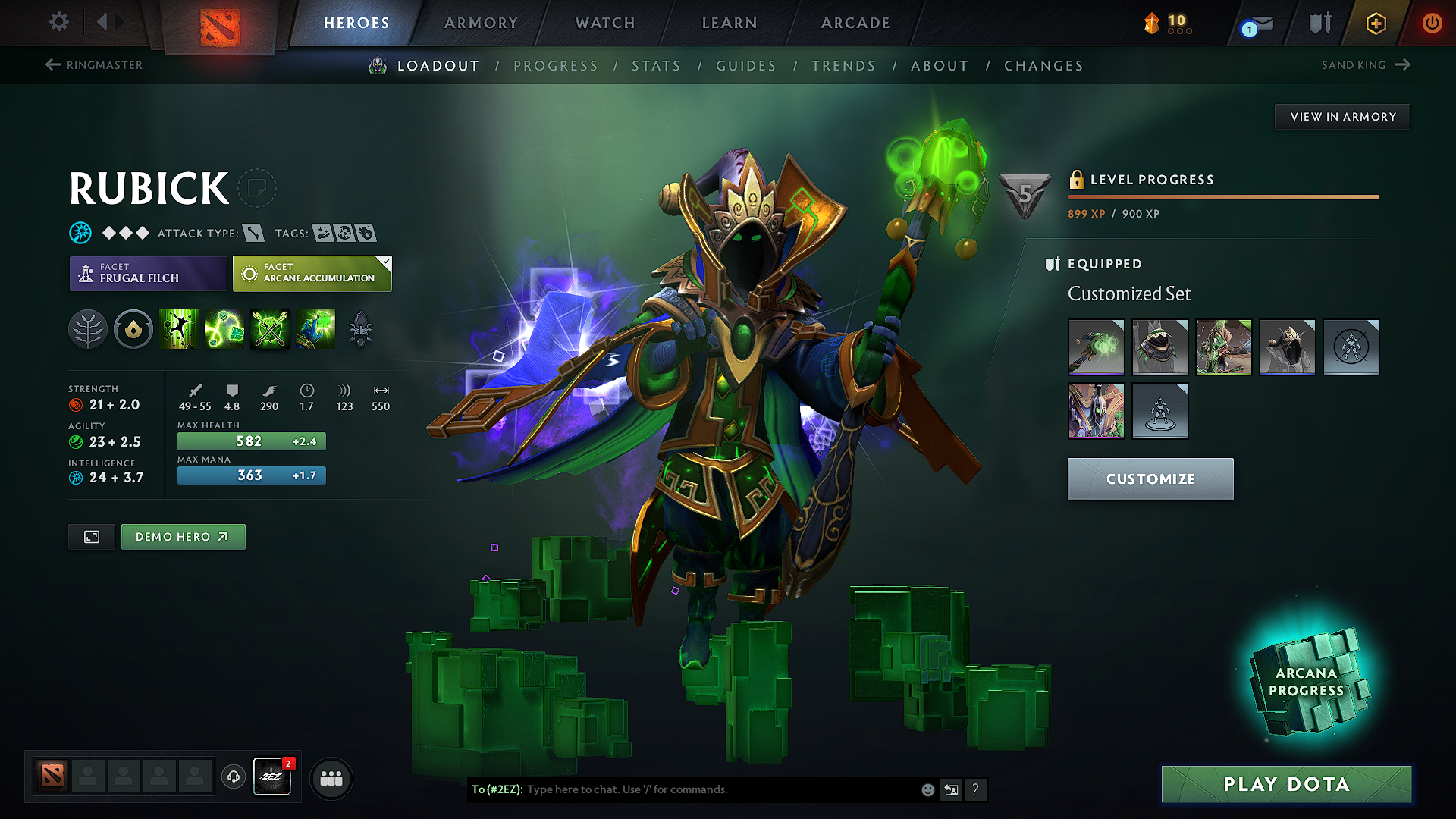Select the Arcane Accumulation facet
1456x819 pixels.
coord(312,273)
